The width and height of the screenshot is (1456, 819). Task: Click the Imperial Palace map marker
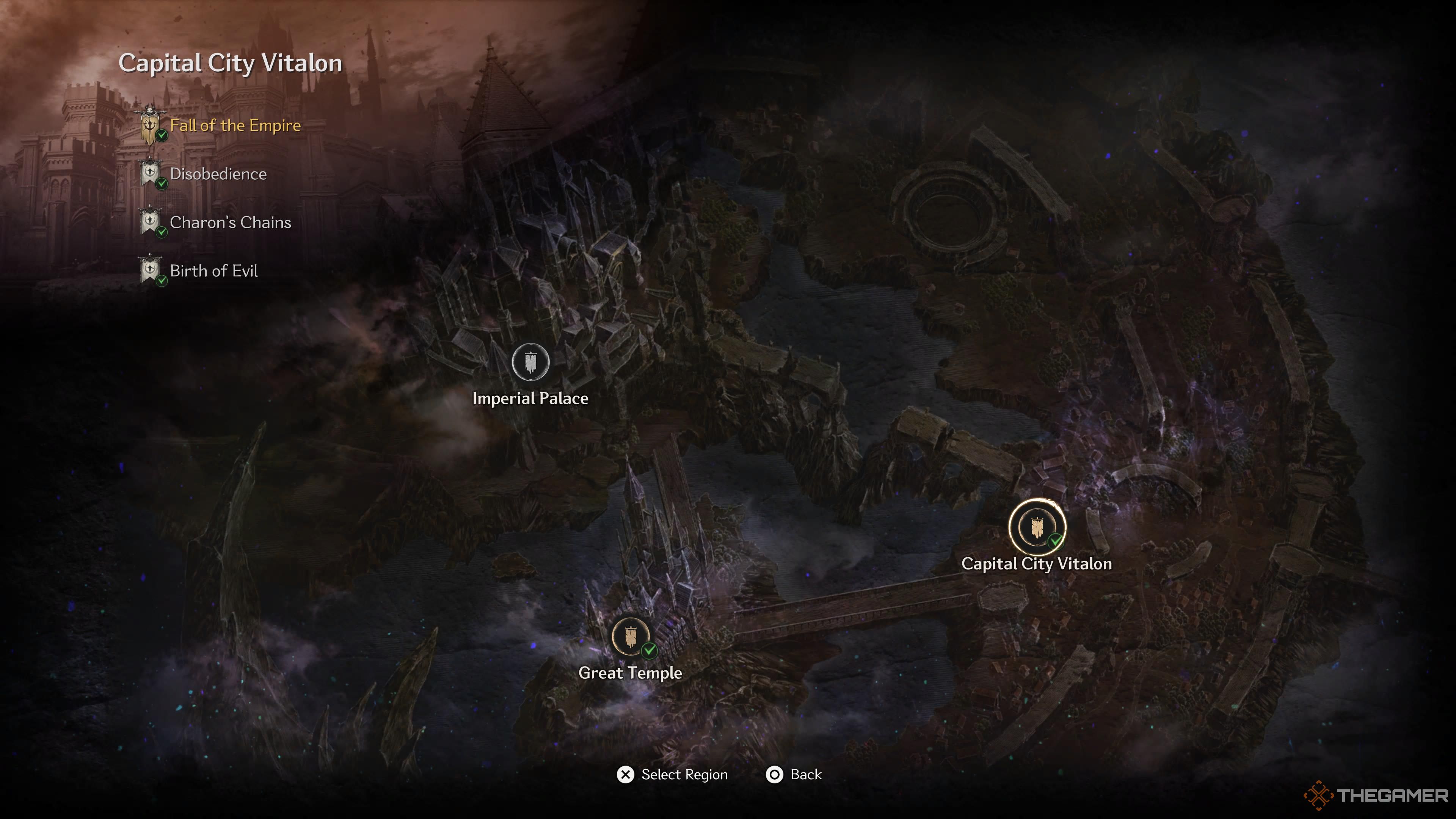click(x=530, y=362)
